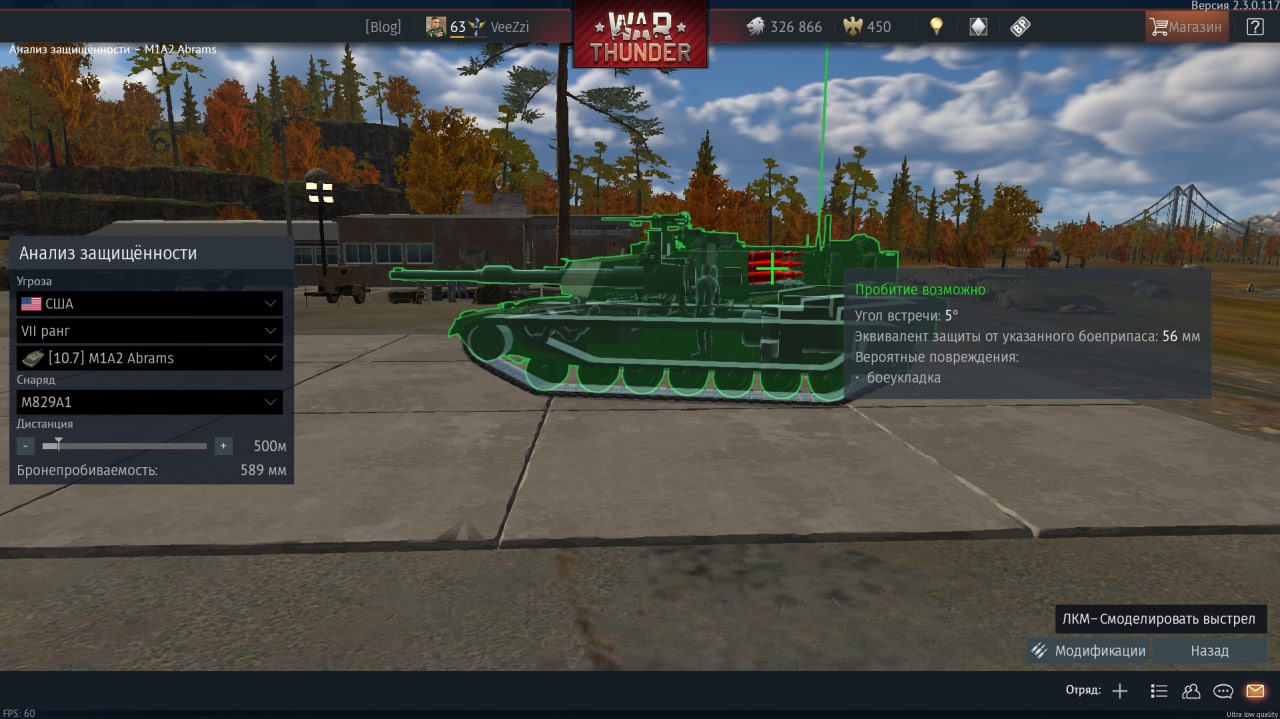Screen dimensions: 1280x719
Task: Decrease distance with the minus button
Action: tap(26, 446)
